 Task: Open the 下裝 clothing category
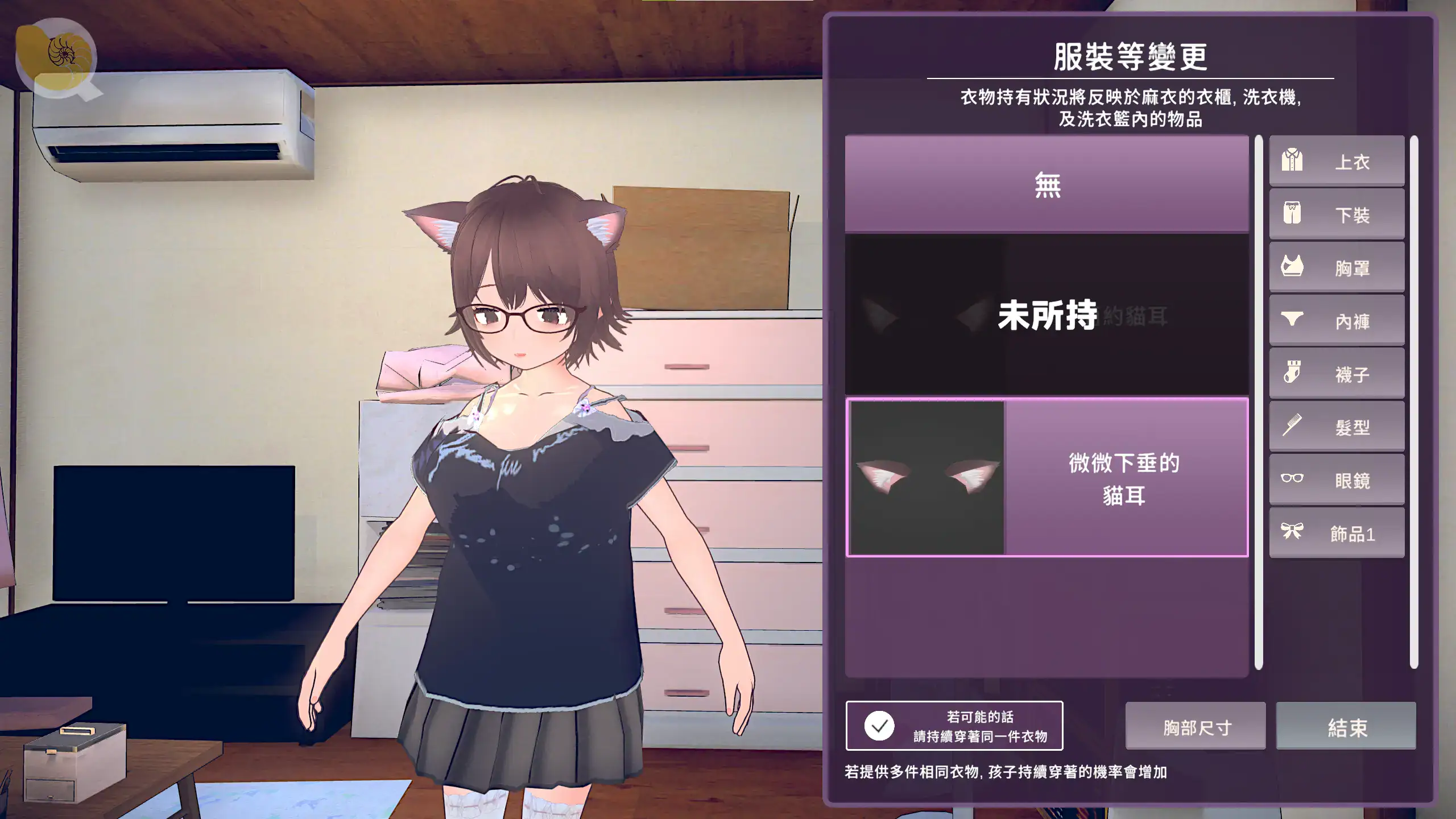tap(1337, 214)
